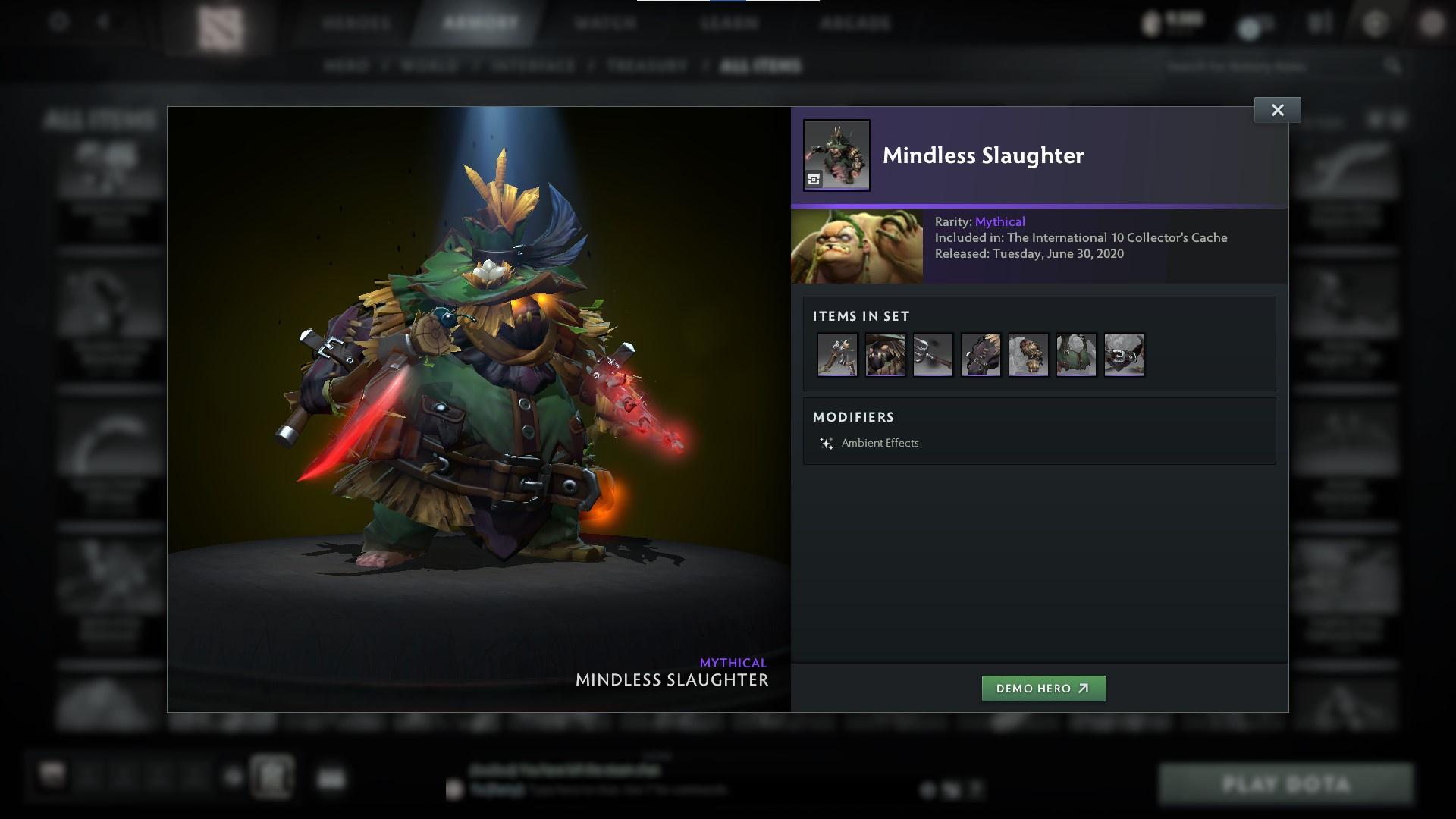Select the second item in the set
Image resolution: width=1456 pixels, height=819 pixels.
tap(884, 354)
